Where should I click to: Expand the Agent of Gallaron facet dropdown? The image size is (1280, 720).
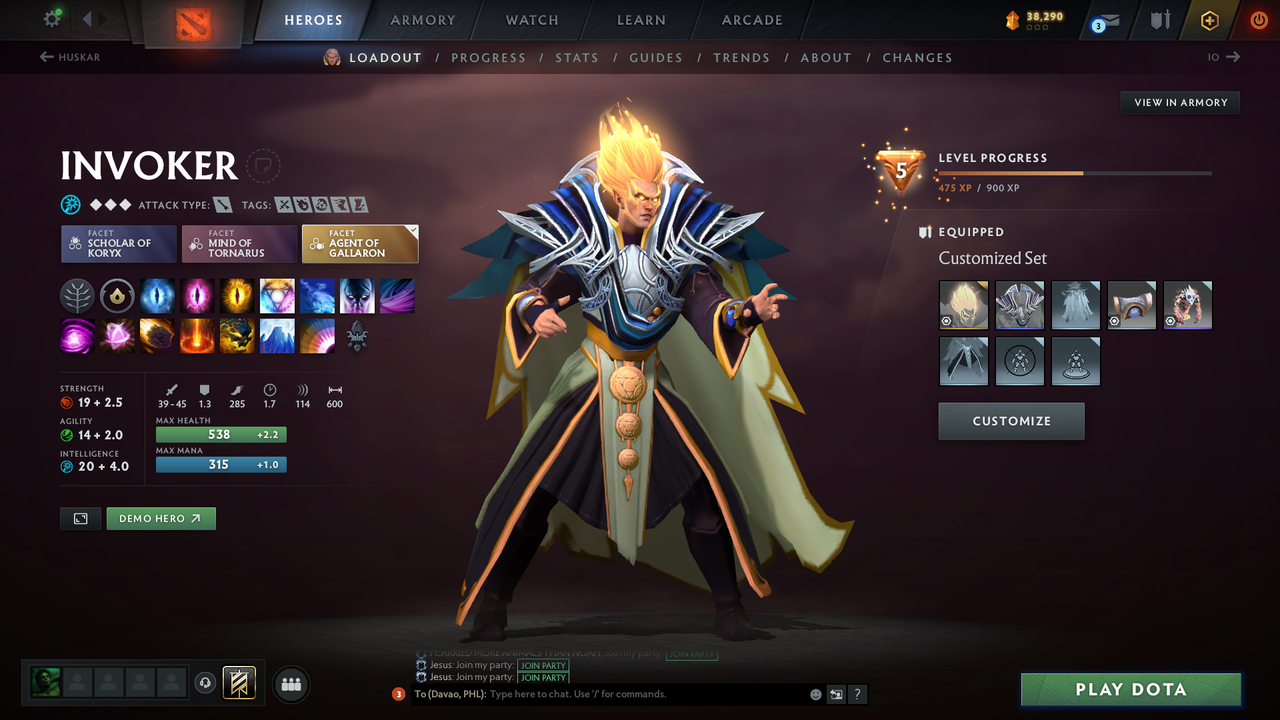pyautogui.click(x=410, y=230)
